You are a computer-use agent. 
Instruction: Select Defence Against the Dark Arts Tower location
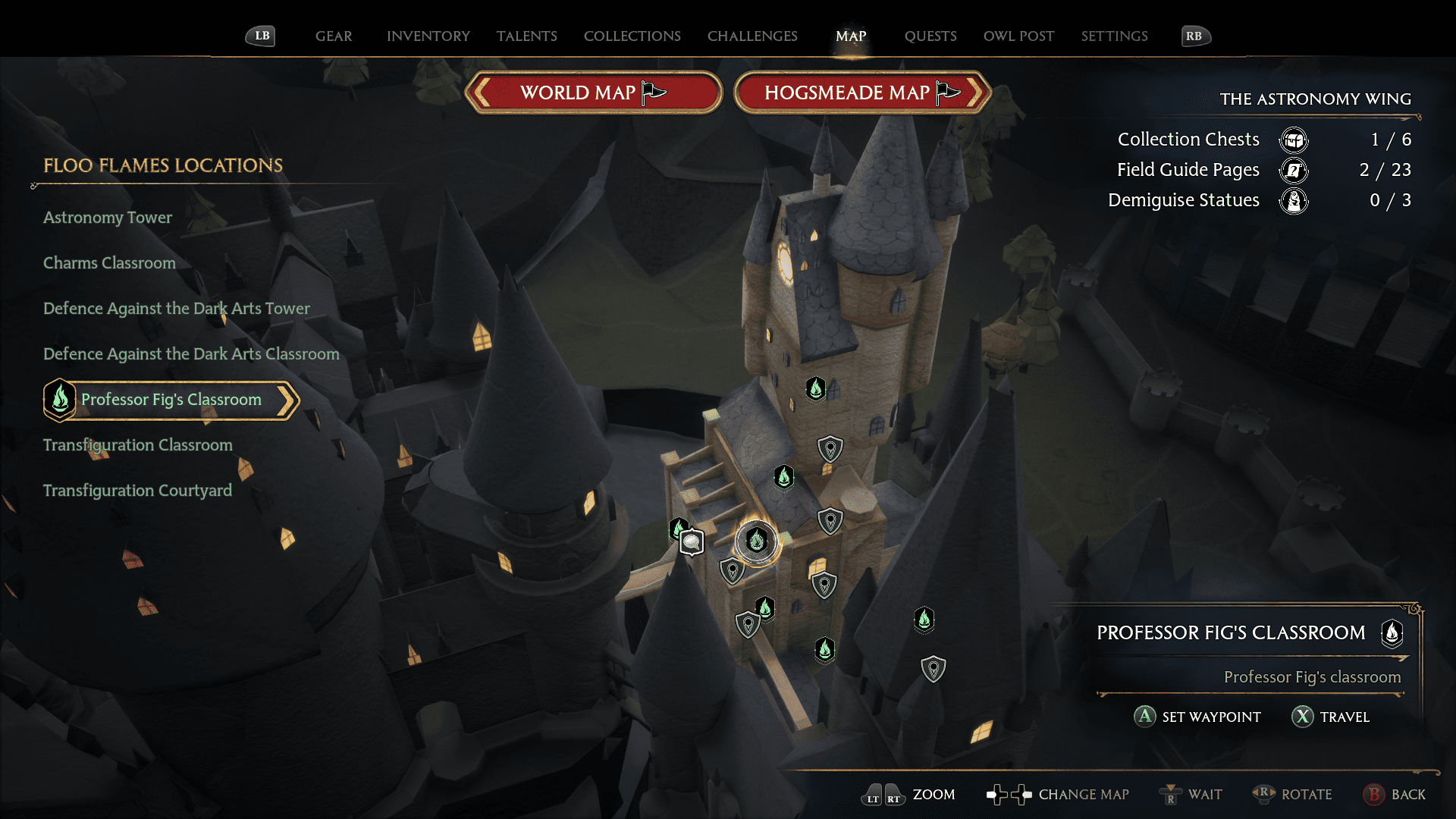(x=176, y=308)
